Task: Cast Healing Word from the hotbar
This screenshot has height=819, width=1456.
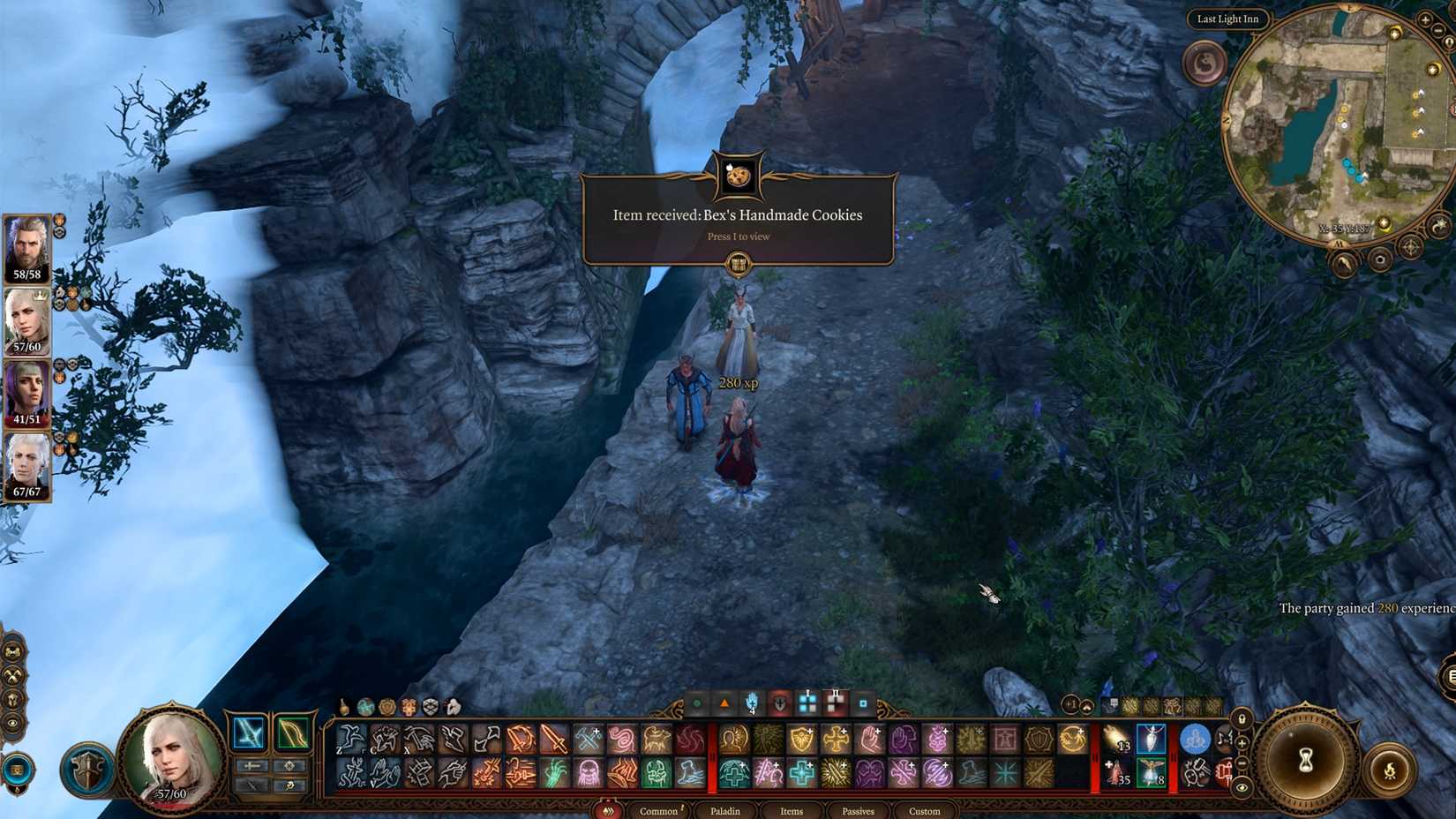Action: click(x=799, y=772)
